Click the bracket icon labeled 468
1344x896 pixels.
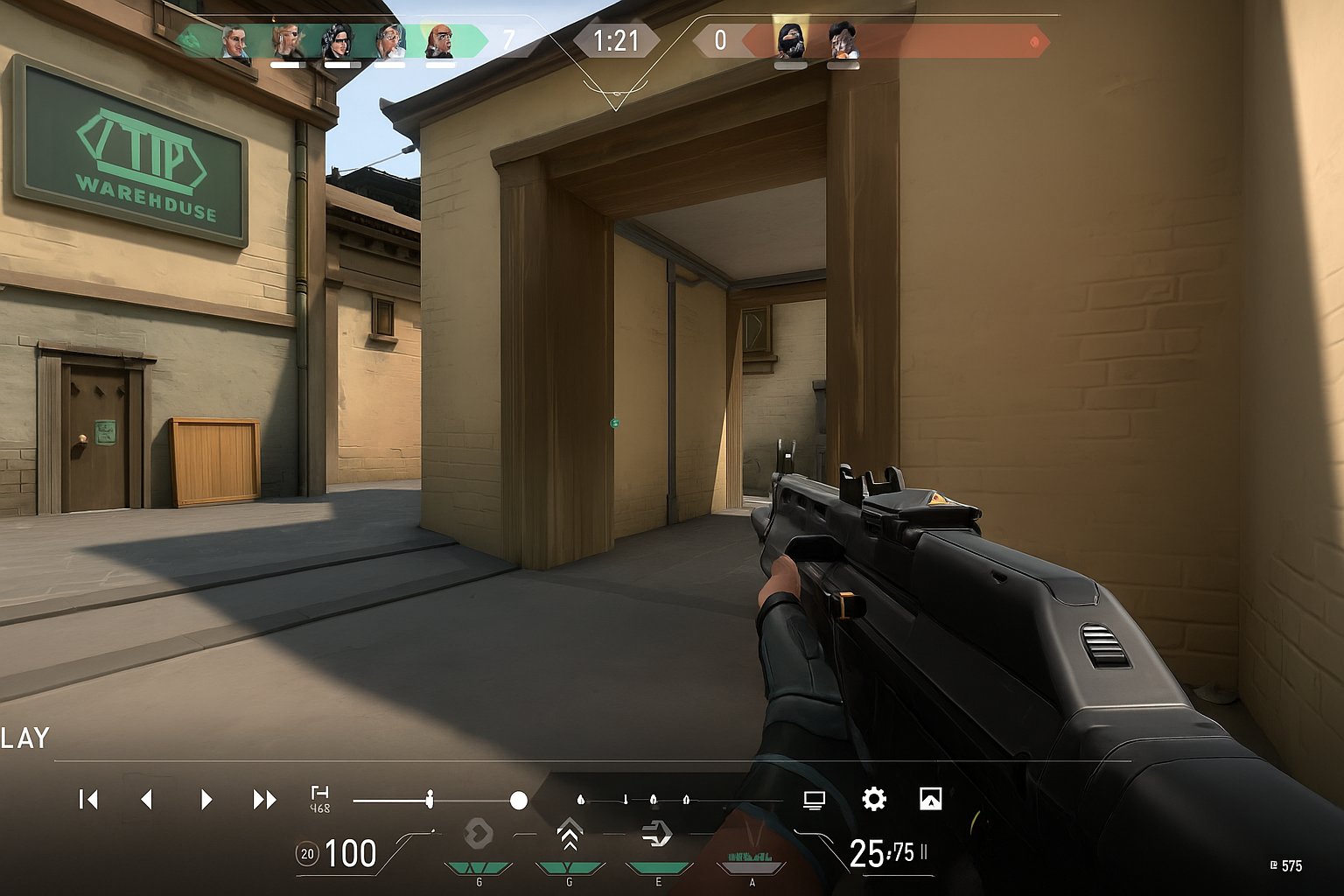[320, 798]
